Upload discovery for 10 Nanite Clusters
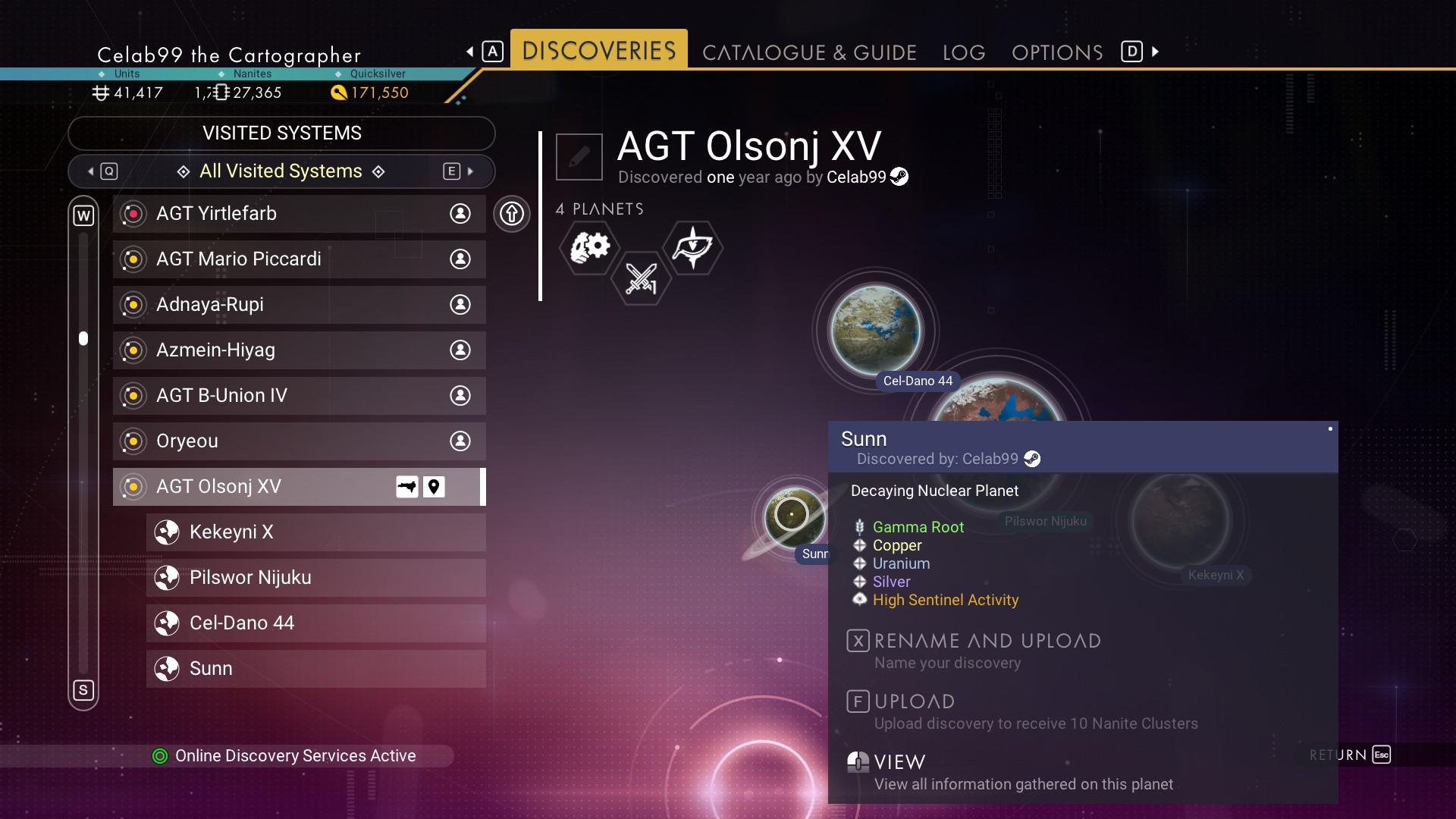Screen dimensions: 1456x819 pos(914,702)
